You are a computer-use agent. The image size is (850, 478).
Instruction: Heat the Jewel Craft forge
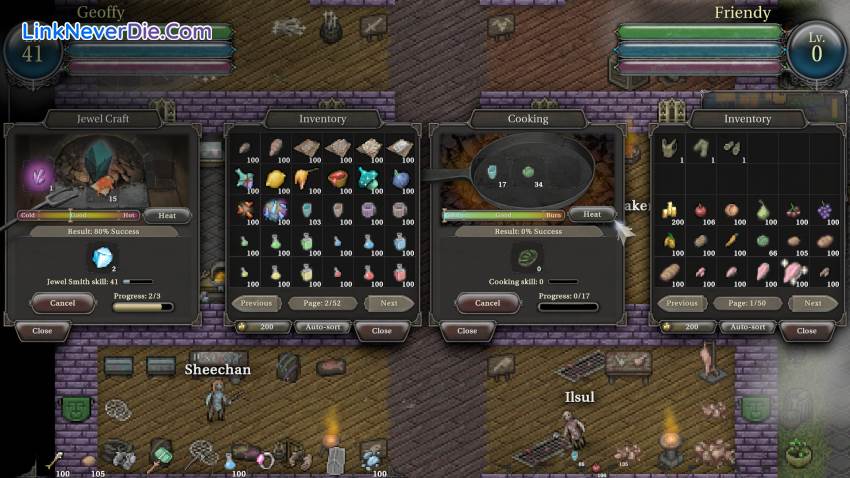click(x=167, y=215)
